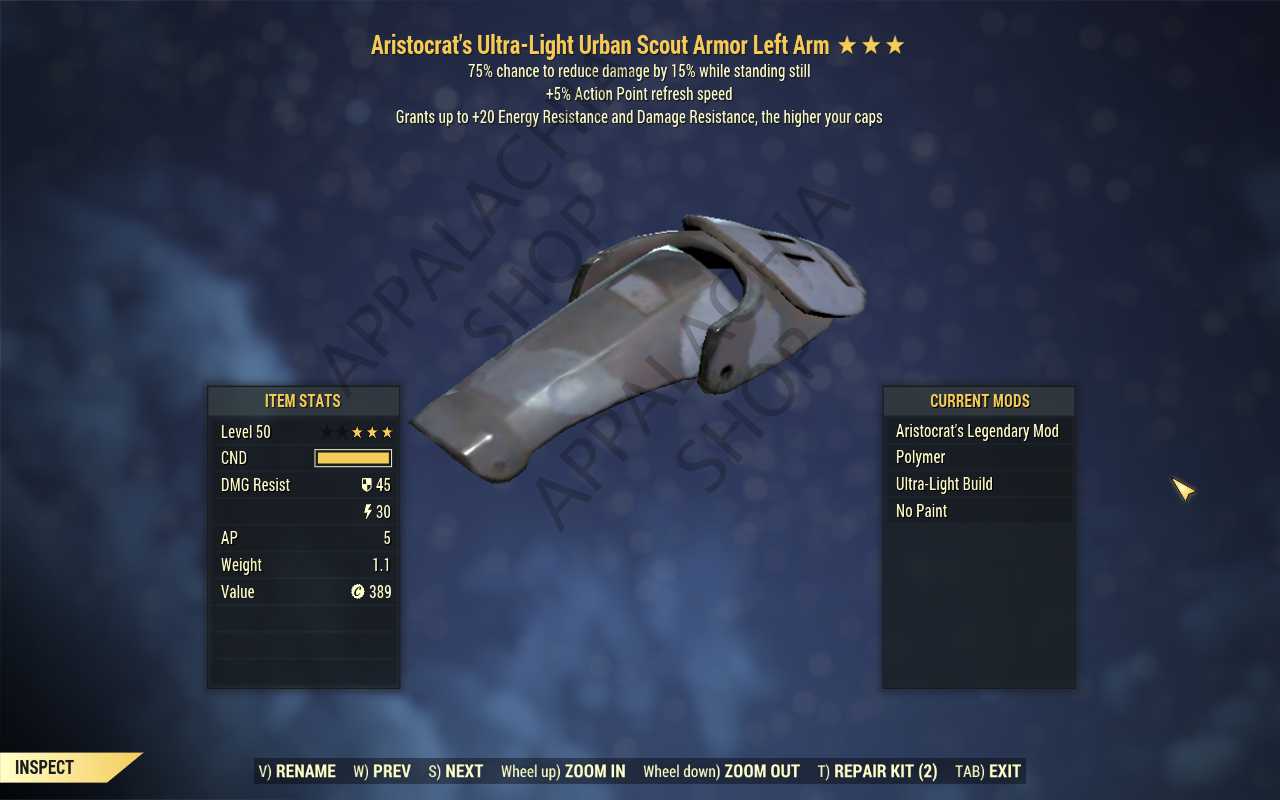
Task: Zoom in on the armor model
Action: pyautogui.click(x=563, y=771)
